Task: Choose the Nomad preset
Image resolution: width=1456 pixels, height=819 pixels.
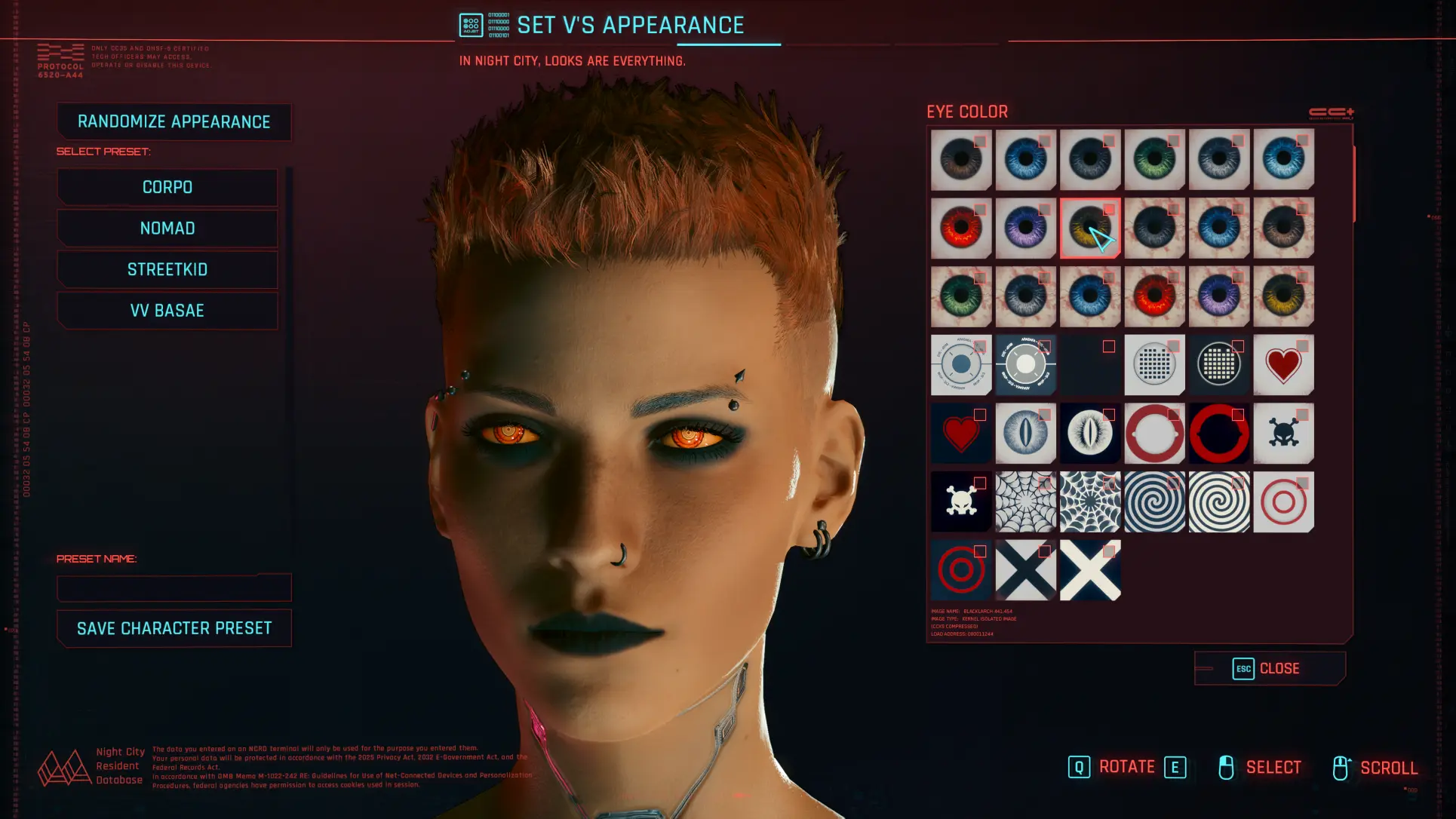Action: [x=167, y=229]
